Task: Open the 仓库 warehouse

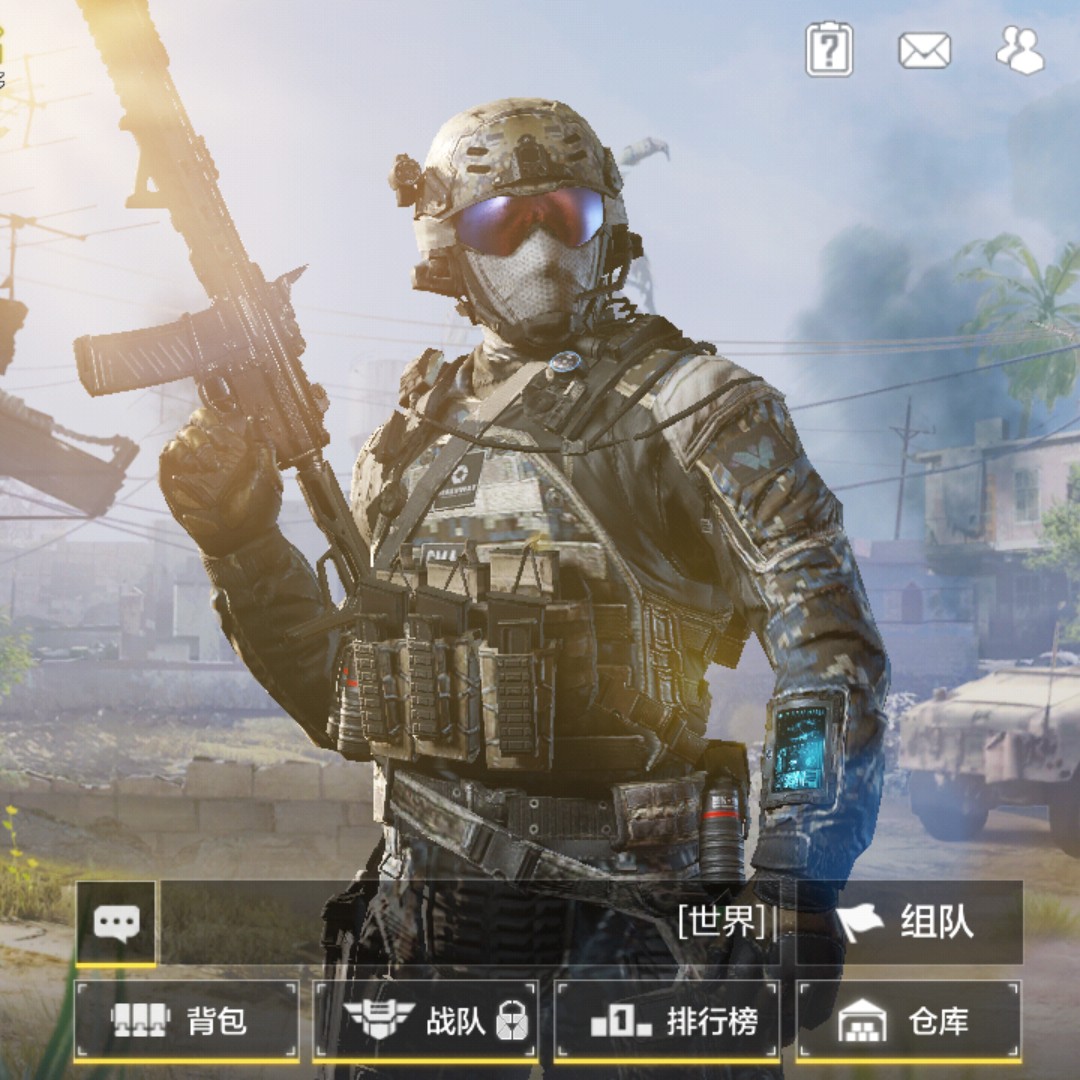Action: pos(908,1021)
